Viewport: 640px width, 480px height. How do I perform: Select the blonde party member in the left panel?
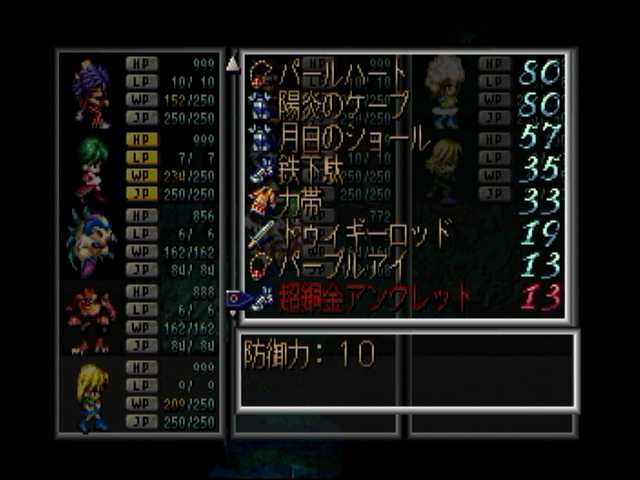point(91,396)
